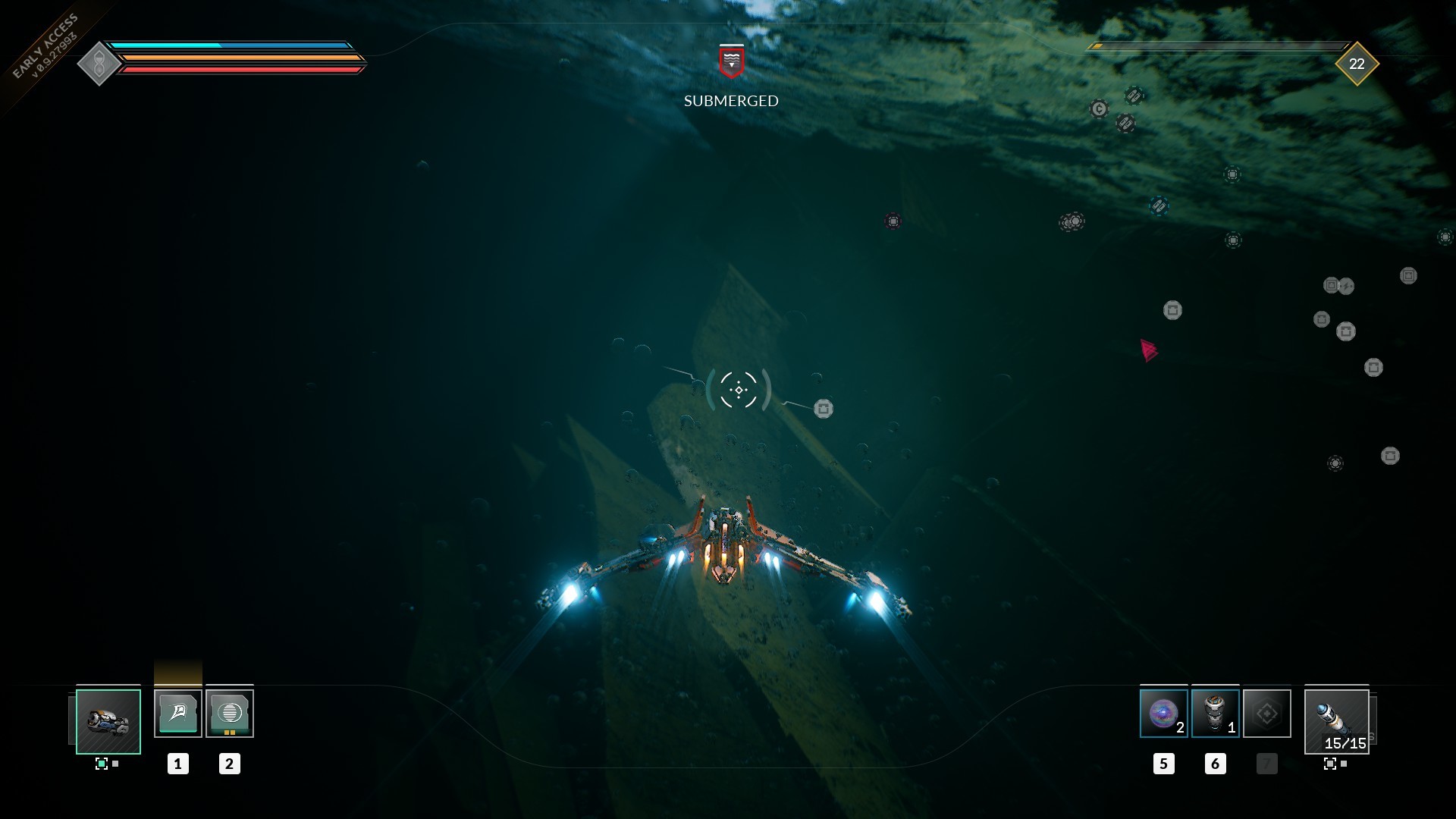Click the SUBMERGED objective marker icon
The image size is (1456, 819).
point(730,64)
